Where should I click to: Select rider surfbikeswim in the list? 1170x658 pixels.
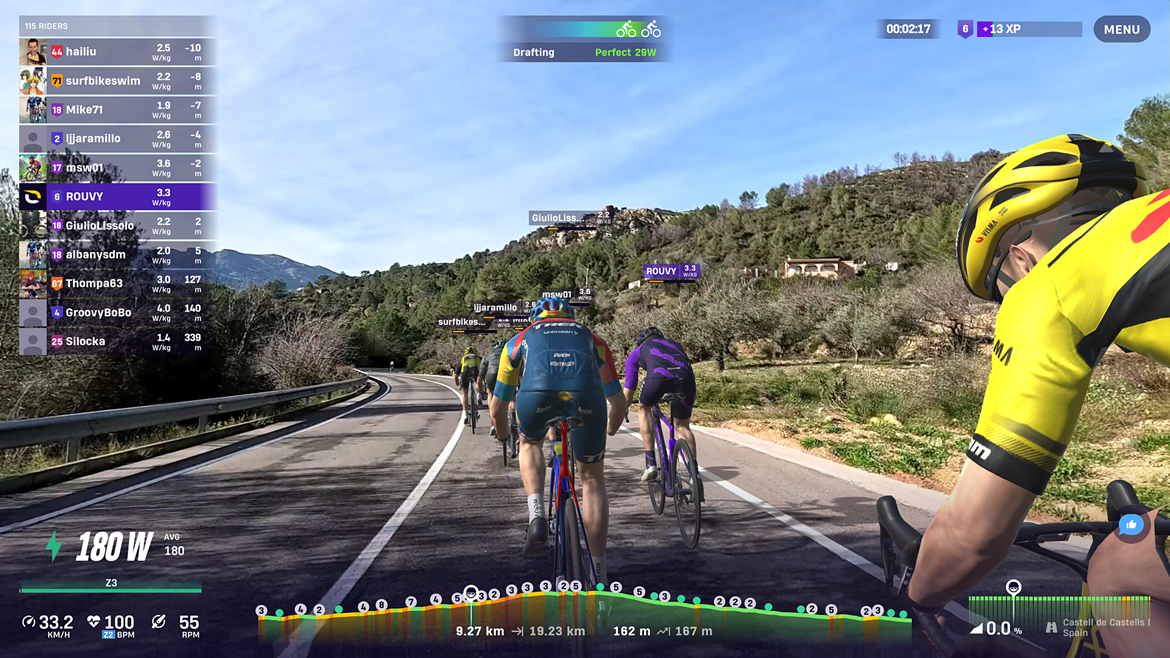click(x=117, y=81)
